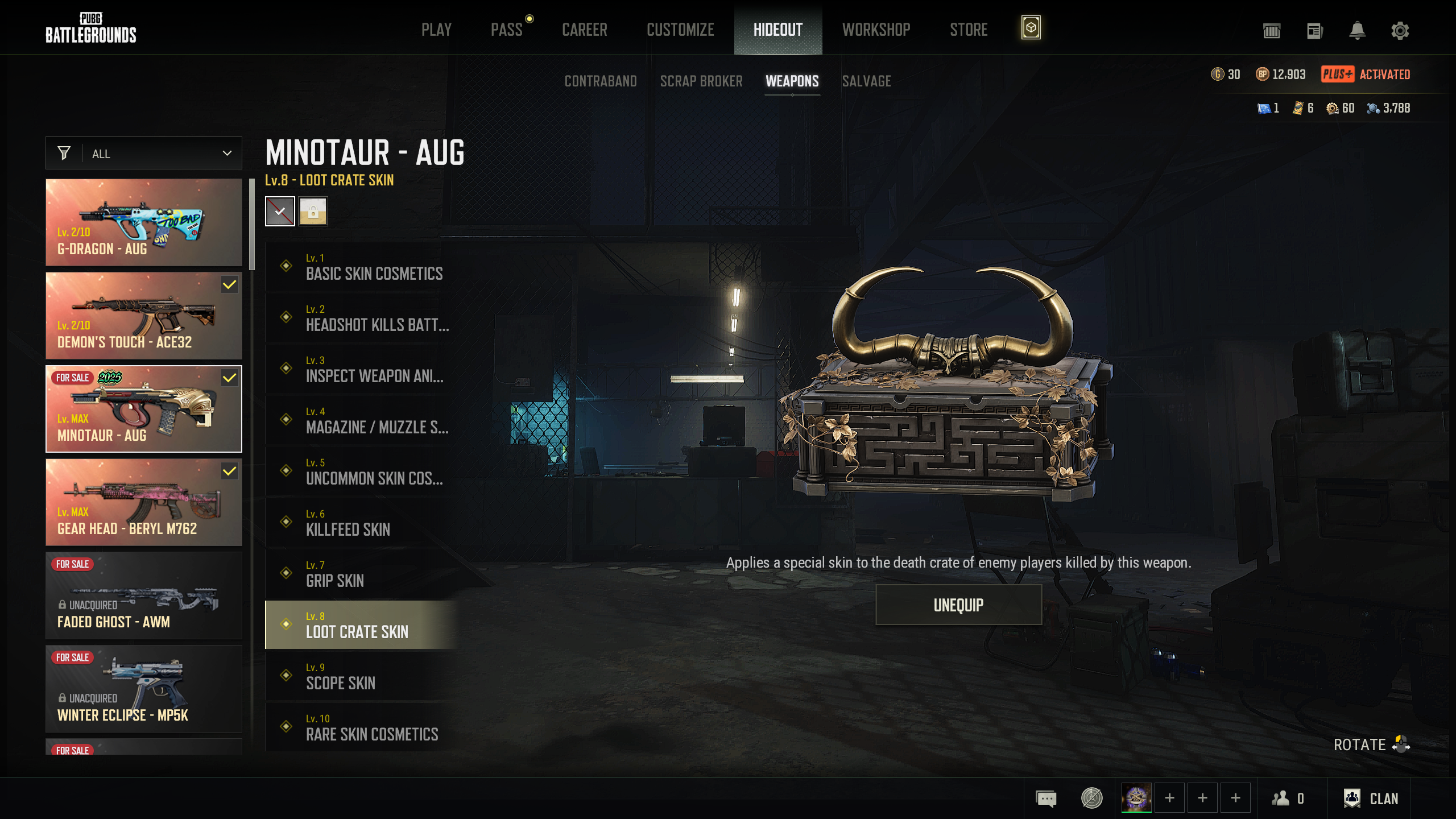Open the chat speech bubble
This screenshot has width=1456, height=819.
click(1046, 799)
